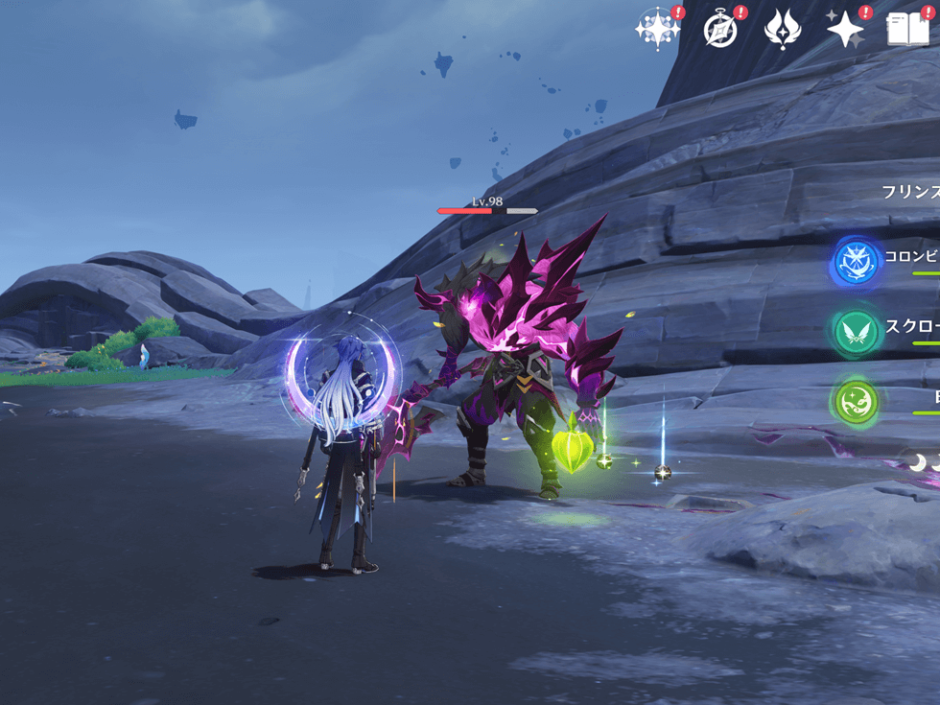This screenshot has height=705, width=940.
Task: Open the events menu with the four-pointed star compass icon
Action: tap(657, 30)
